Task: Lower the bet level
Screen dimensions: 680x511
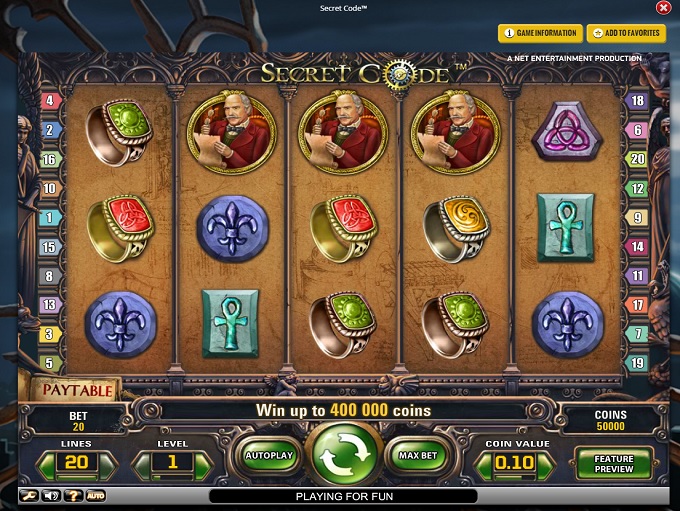Action: [143, 463]
